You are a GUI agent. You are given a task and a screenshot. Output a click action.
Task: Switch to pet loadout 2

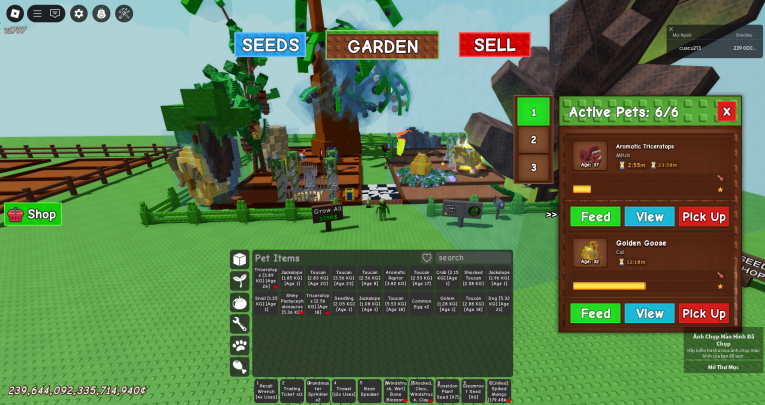pyautogui.click(x=534, y=140)
